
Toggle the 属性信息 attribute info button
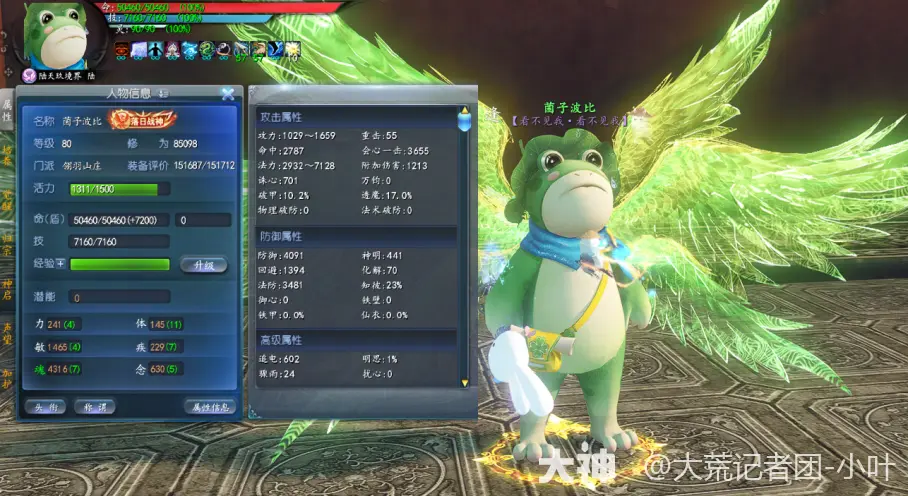(209, 406)
